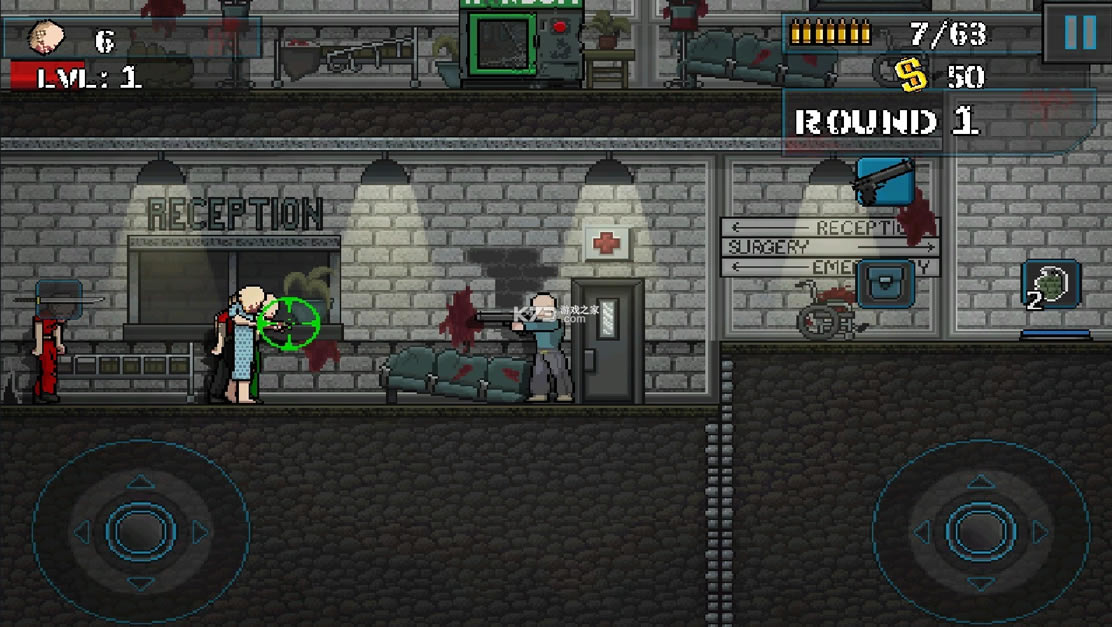The height and width of the screenshot is (627, 1112).
Task: Tap the blue pouch icon
Action: 884,283
